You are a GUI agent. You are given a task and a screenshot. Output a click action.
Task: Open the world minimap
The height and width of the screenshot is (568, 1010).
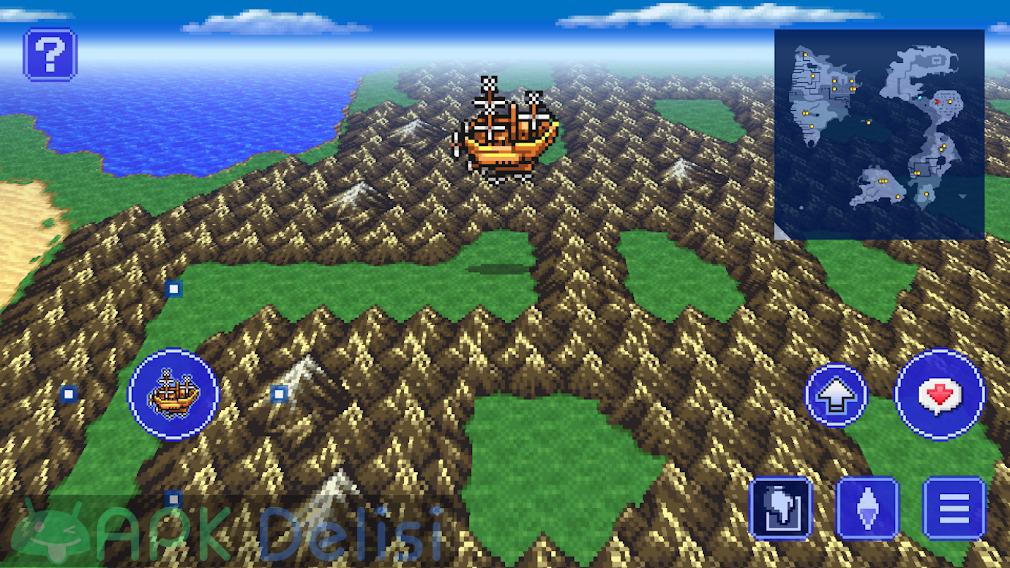[879, 134]
